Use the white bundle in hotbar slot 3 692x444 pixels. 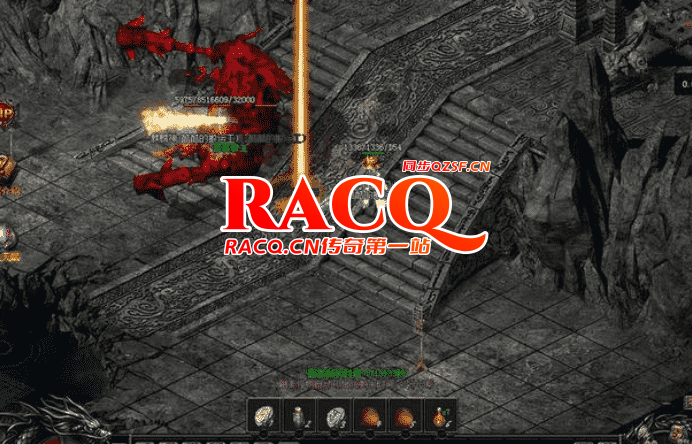(334, 416)
